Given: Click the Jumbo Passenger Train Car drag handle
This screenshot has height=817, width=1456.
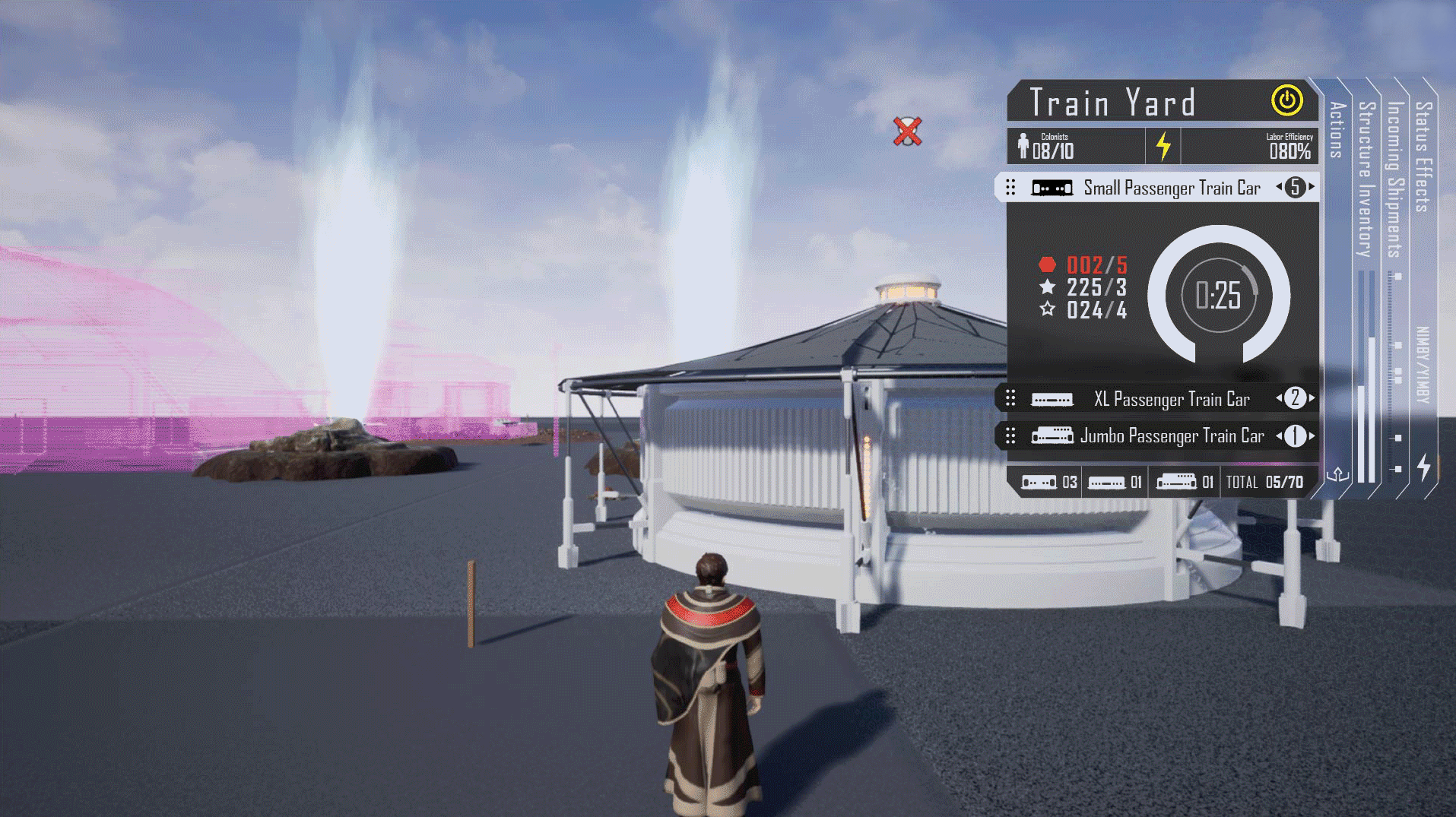Looking at the screenshot, I should [1010, 436].
